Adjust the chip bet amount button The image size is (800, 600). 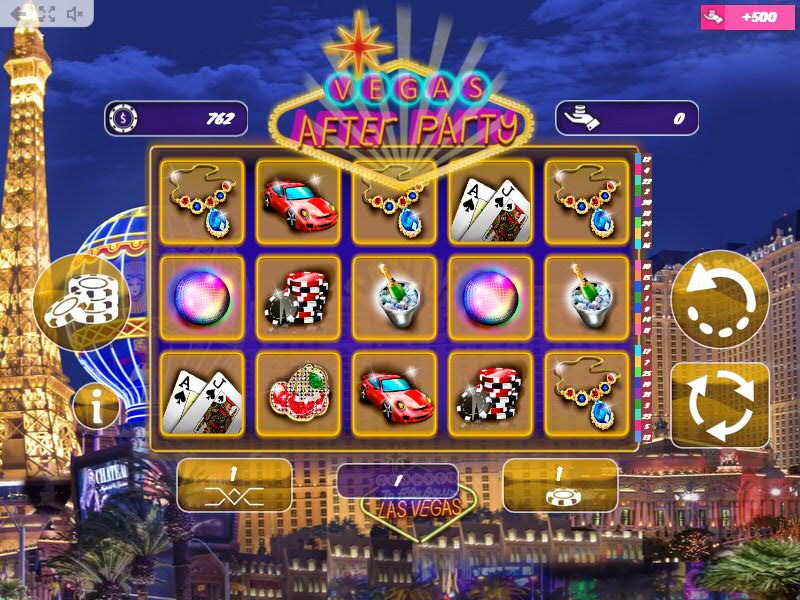click(560, 485)
